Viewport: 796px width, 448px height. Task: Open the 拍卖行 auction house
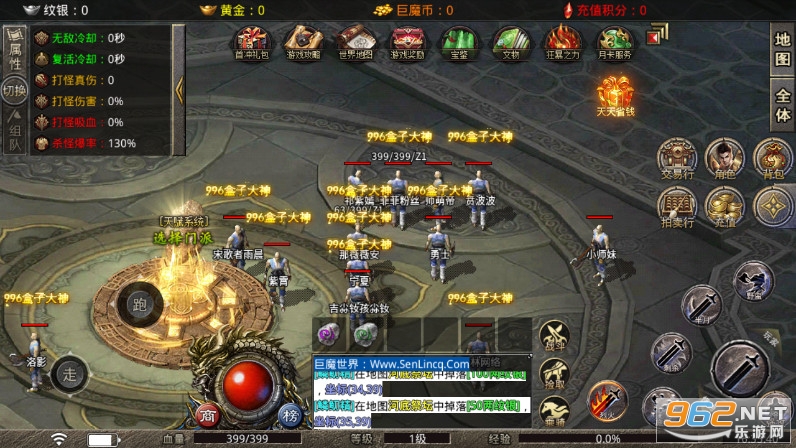point(676,208)
